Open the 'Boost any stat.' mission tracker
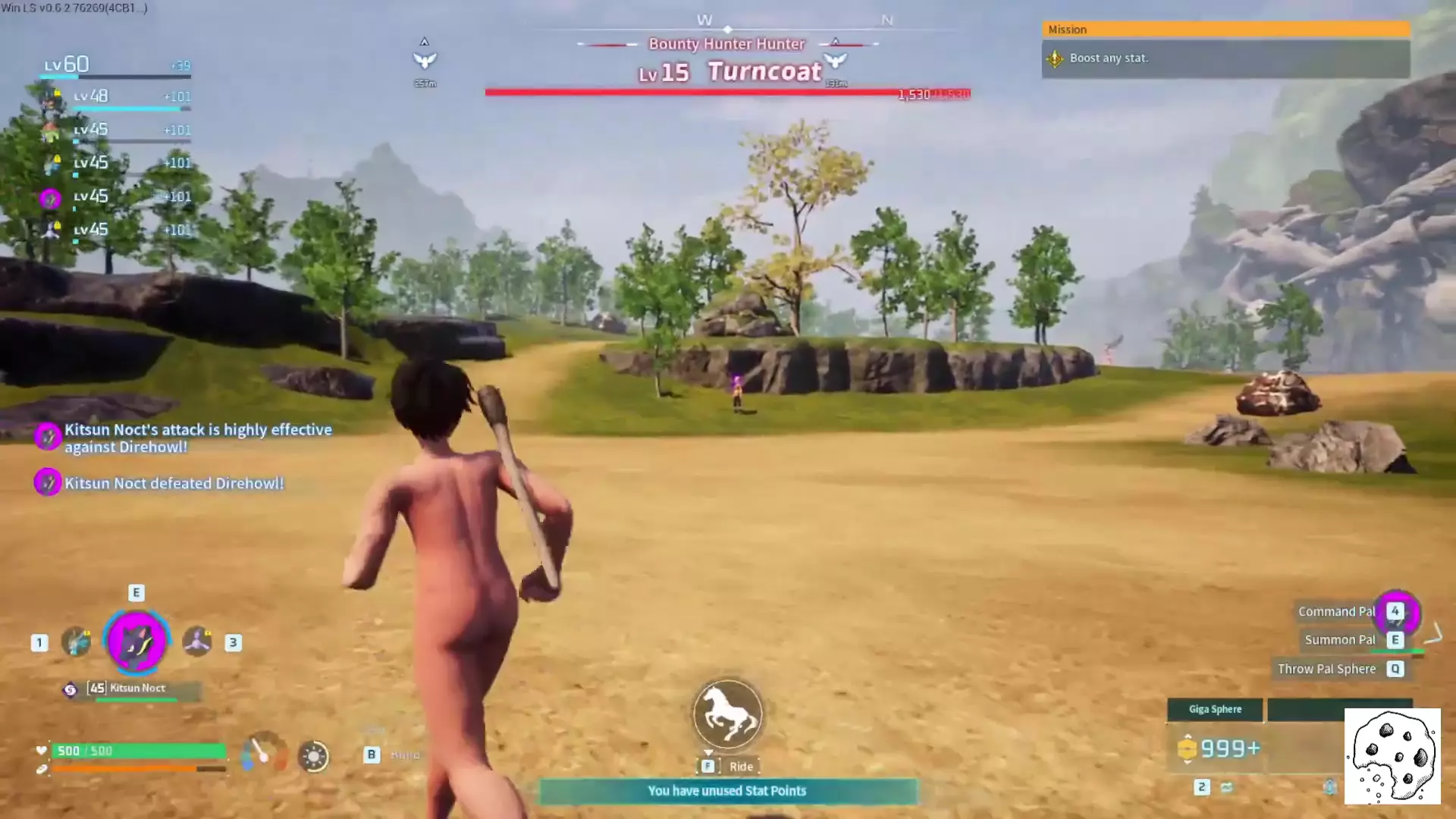 1225,58
